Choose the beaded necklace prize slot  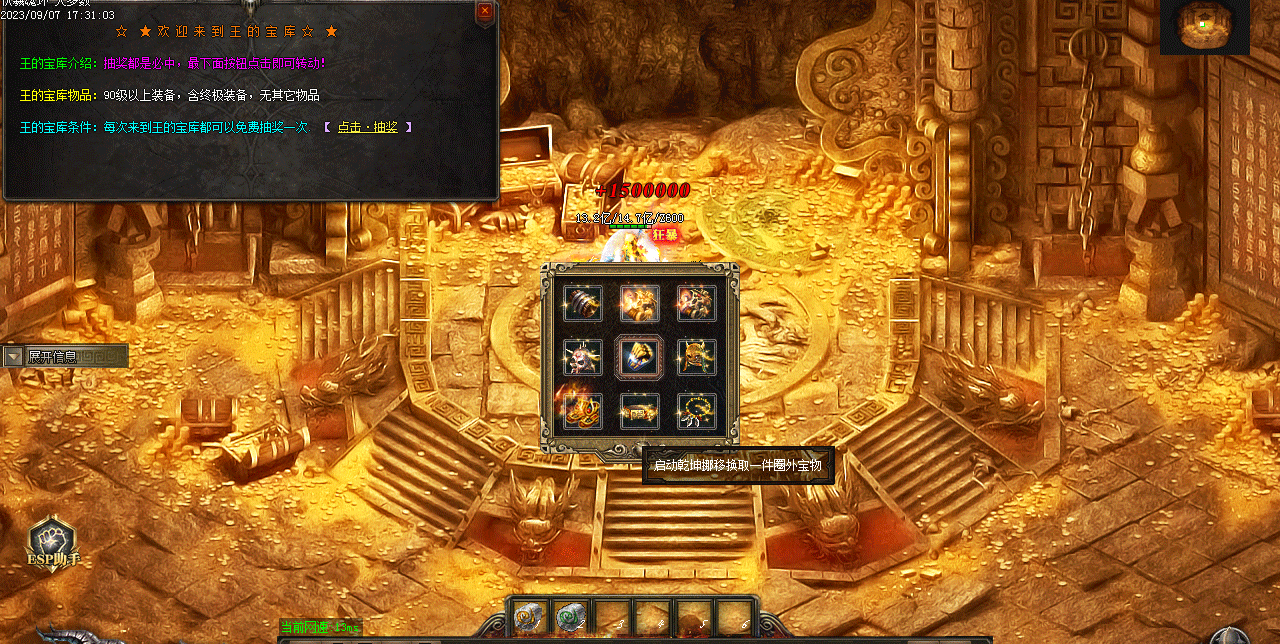pyautogui.click(x=696, y=410)
